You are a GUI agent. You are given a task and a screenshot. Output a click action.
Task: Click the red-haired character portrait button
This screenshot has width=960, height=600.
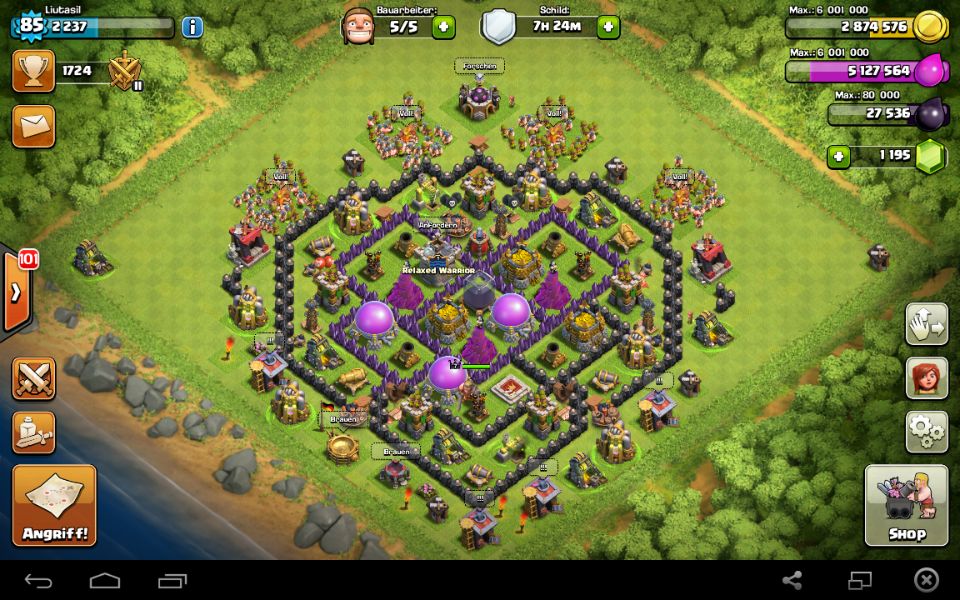click(x=926, y=378)
